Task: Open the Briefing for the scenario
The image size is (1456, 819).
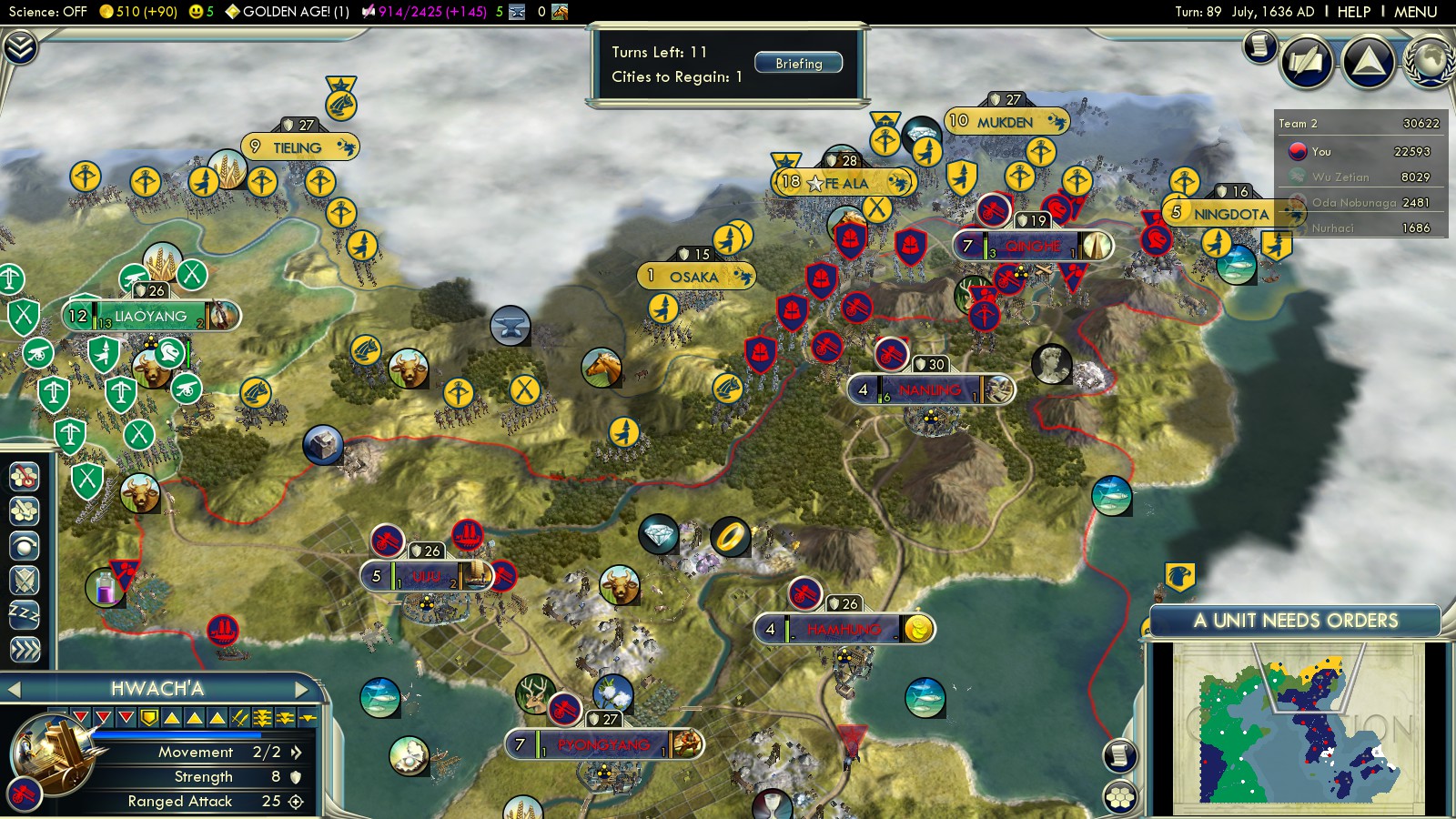Action: tap(798, 63)
